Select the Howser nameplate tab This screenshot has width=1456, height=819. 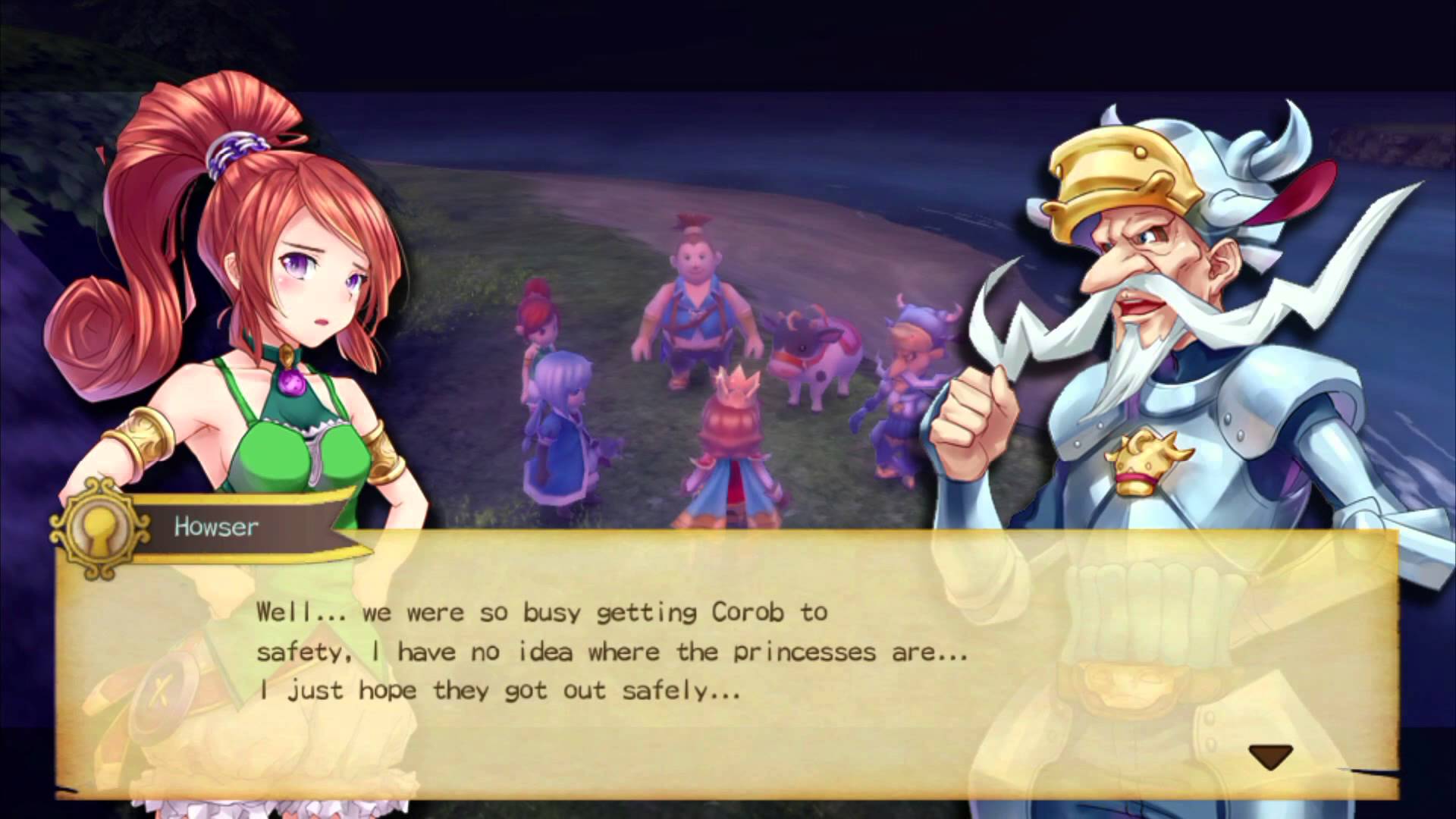(x=216, y=527)
